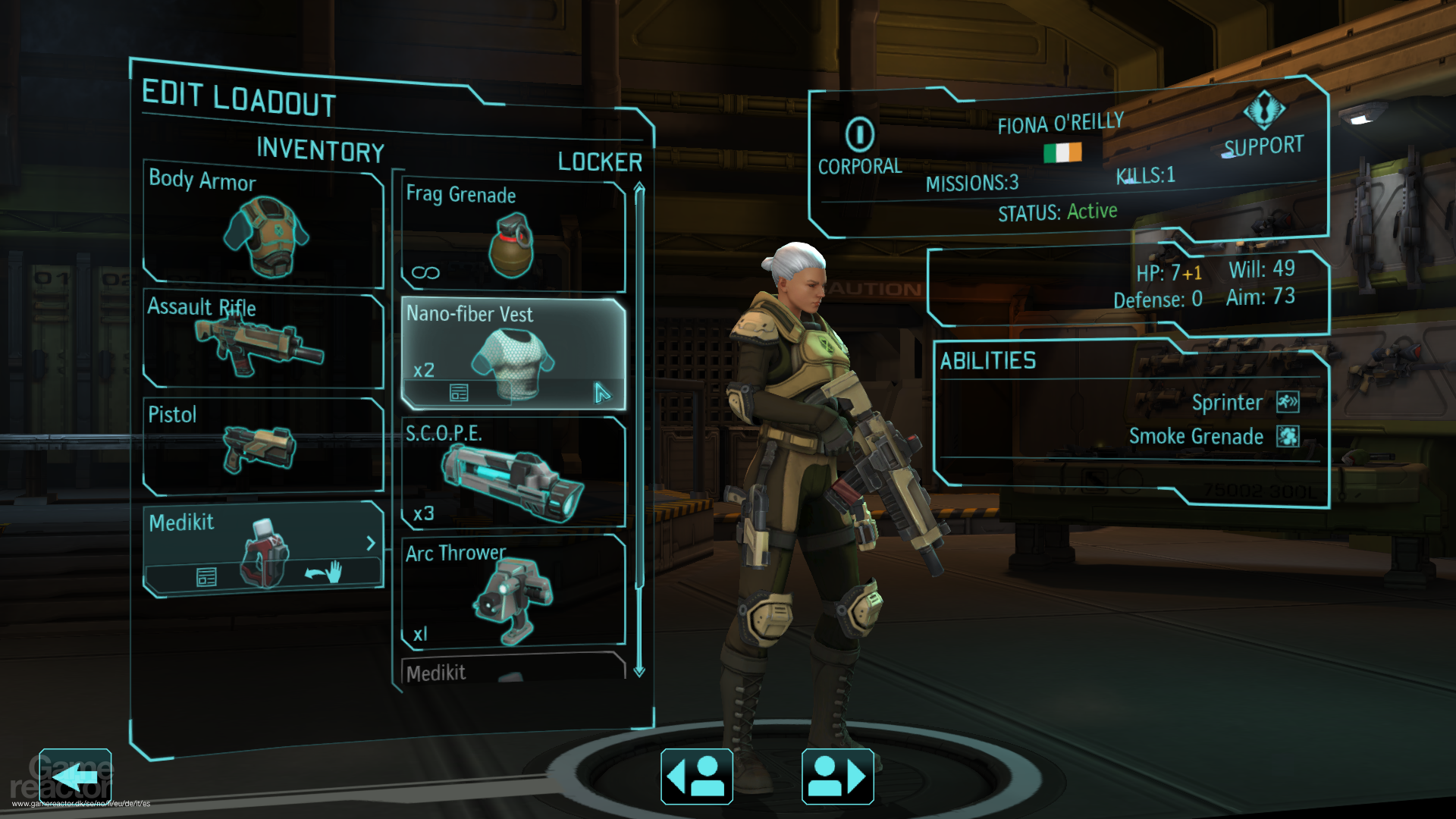This screenshot has width=1456, height=819.
Task: Expand the Medikit slot chevron
Action: 371,543
